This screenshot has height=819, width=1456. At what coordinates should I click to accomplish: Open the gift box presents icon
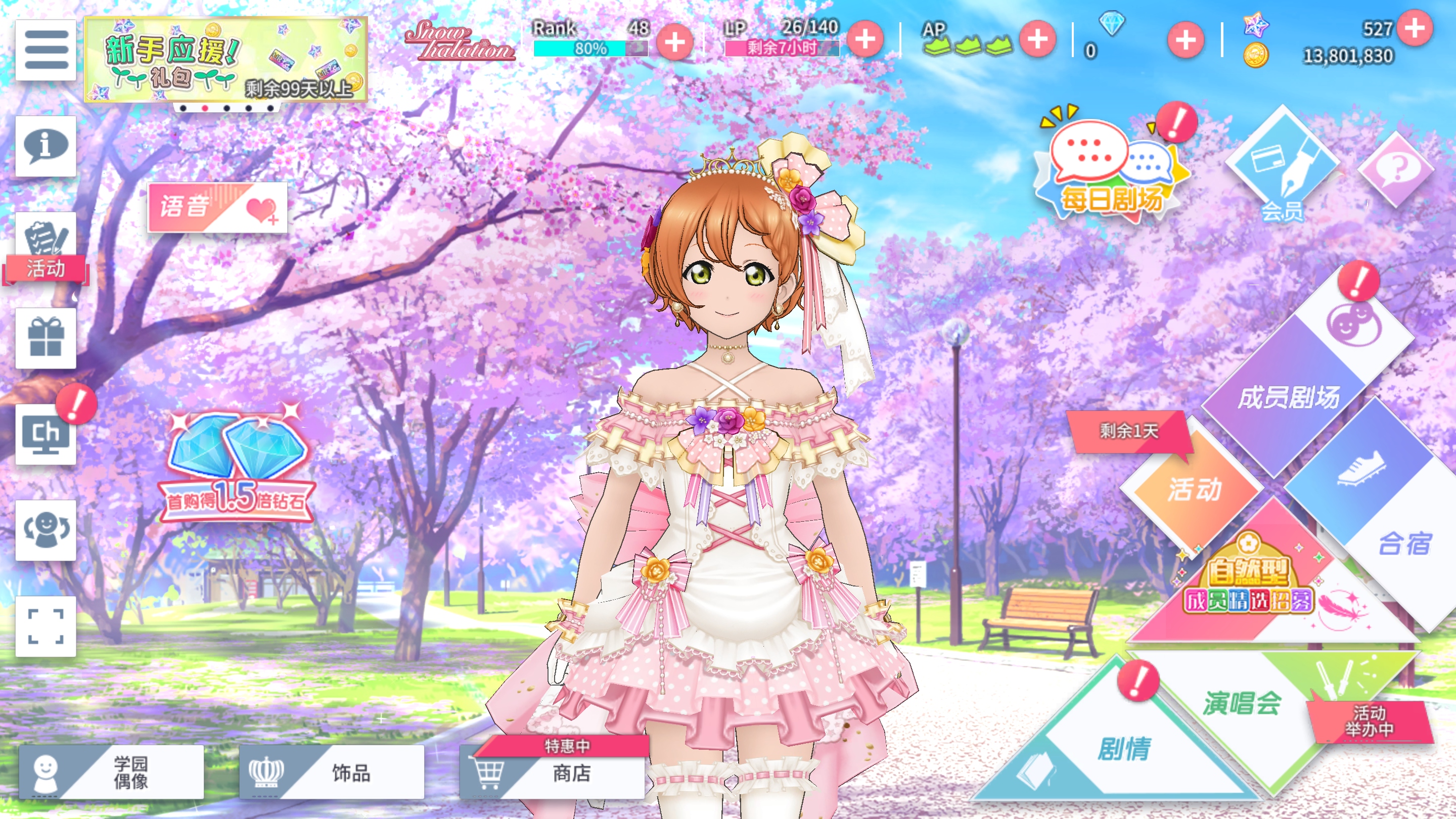[46, 338]
